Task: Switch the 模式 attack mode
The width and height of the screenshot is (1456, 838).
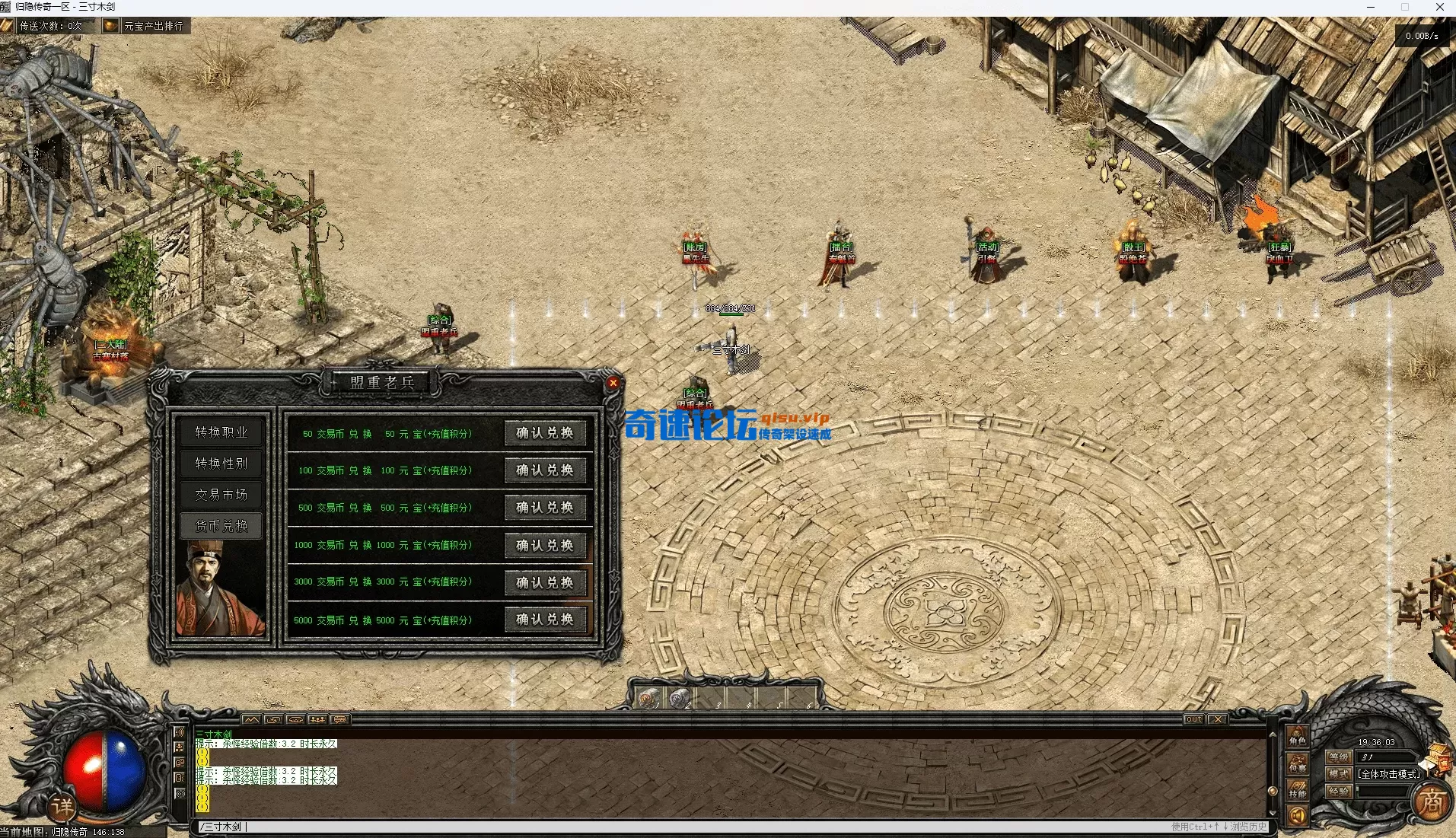Action: pos(1338,774)
